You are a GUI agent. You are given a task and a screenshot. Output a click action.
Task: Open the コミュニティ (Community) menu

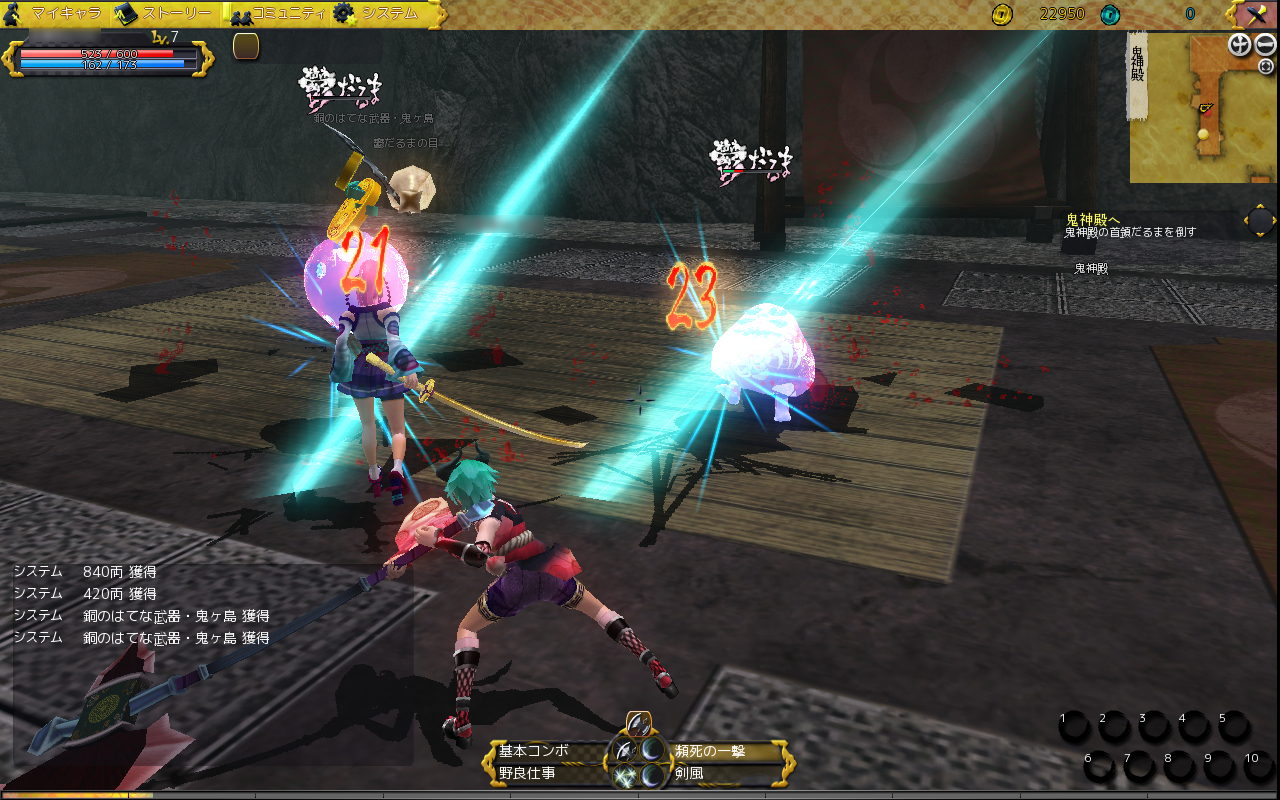[278, 14]
